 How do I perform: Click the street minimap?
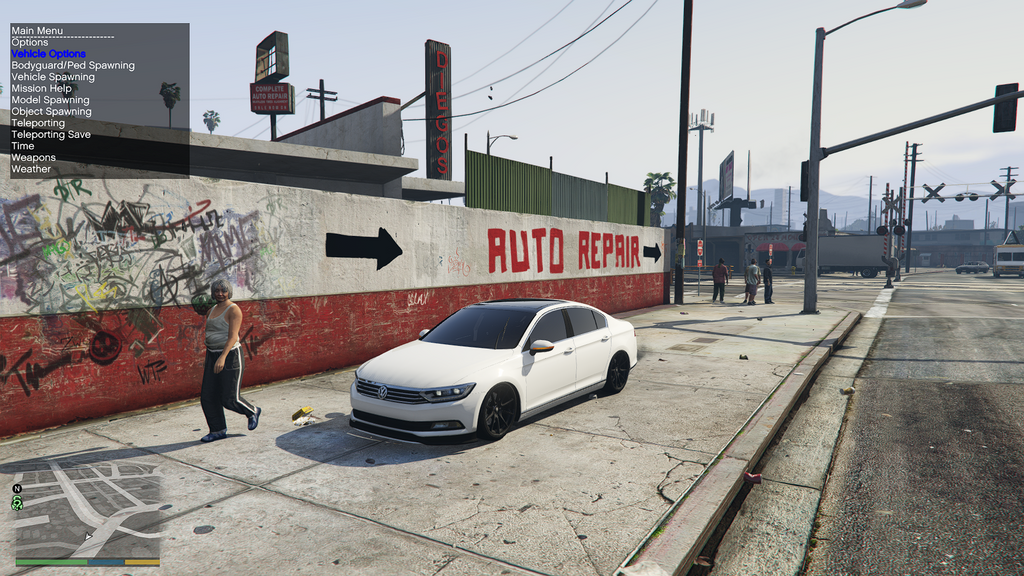click(88, 512)
